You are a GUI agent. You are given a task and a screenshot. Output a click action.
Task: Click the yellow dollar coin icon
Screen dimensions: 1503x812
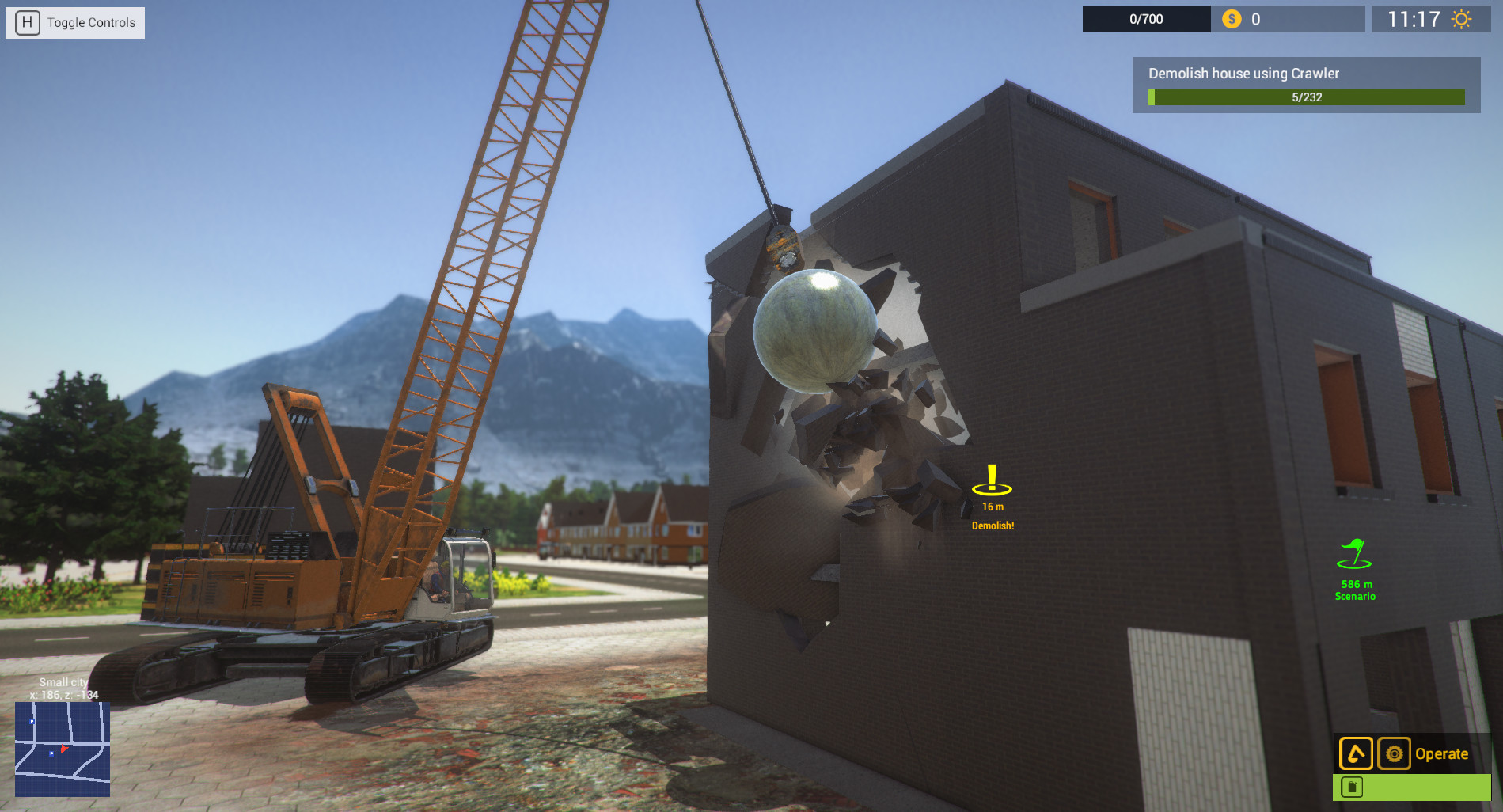click(1230, 19)
